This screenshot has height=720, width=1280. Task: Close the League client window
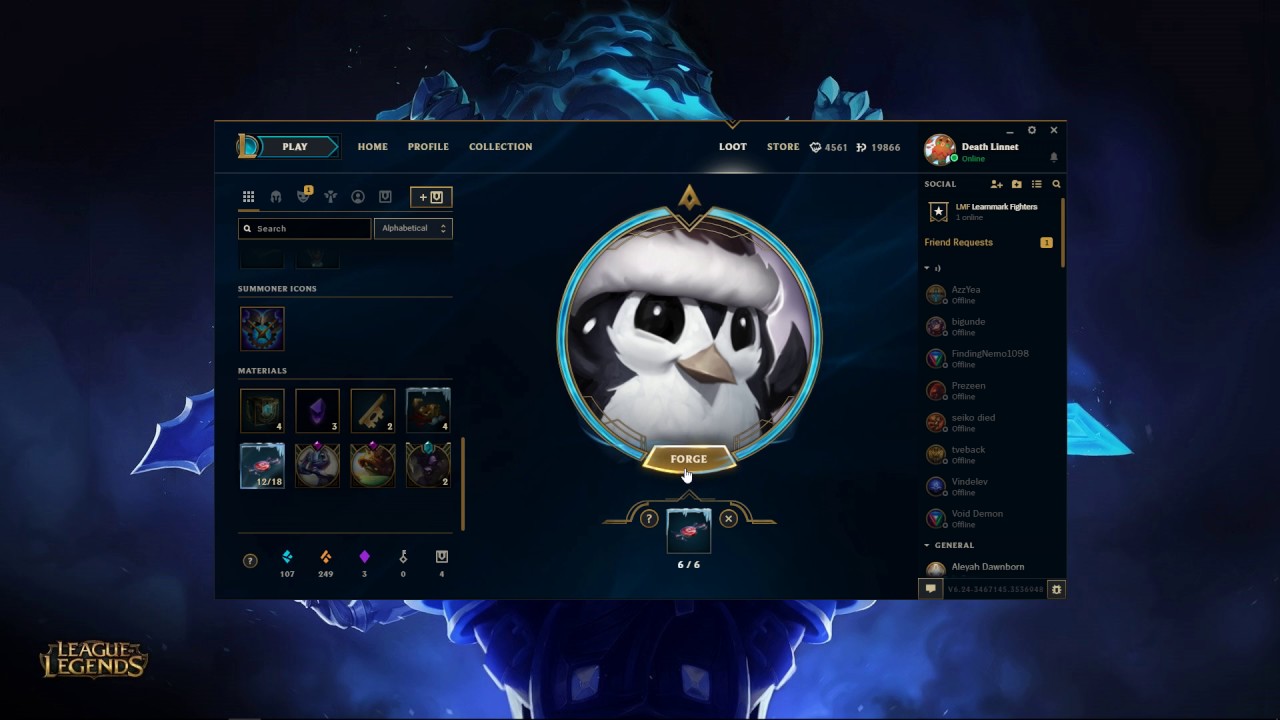point(1053,130)
